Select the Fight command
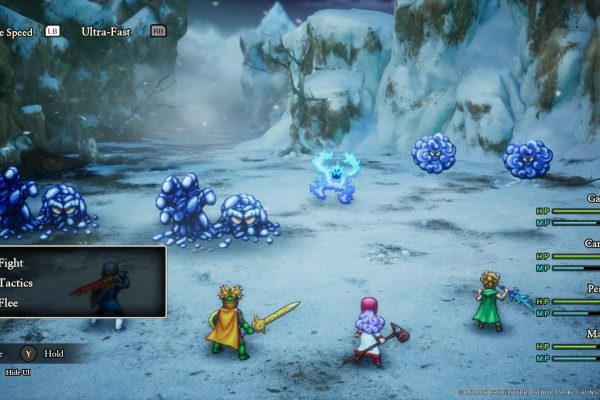The height and width of the screenshot is (400, 600). [13, 263]
